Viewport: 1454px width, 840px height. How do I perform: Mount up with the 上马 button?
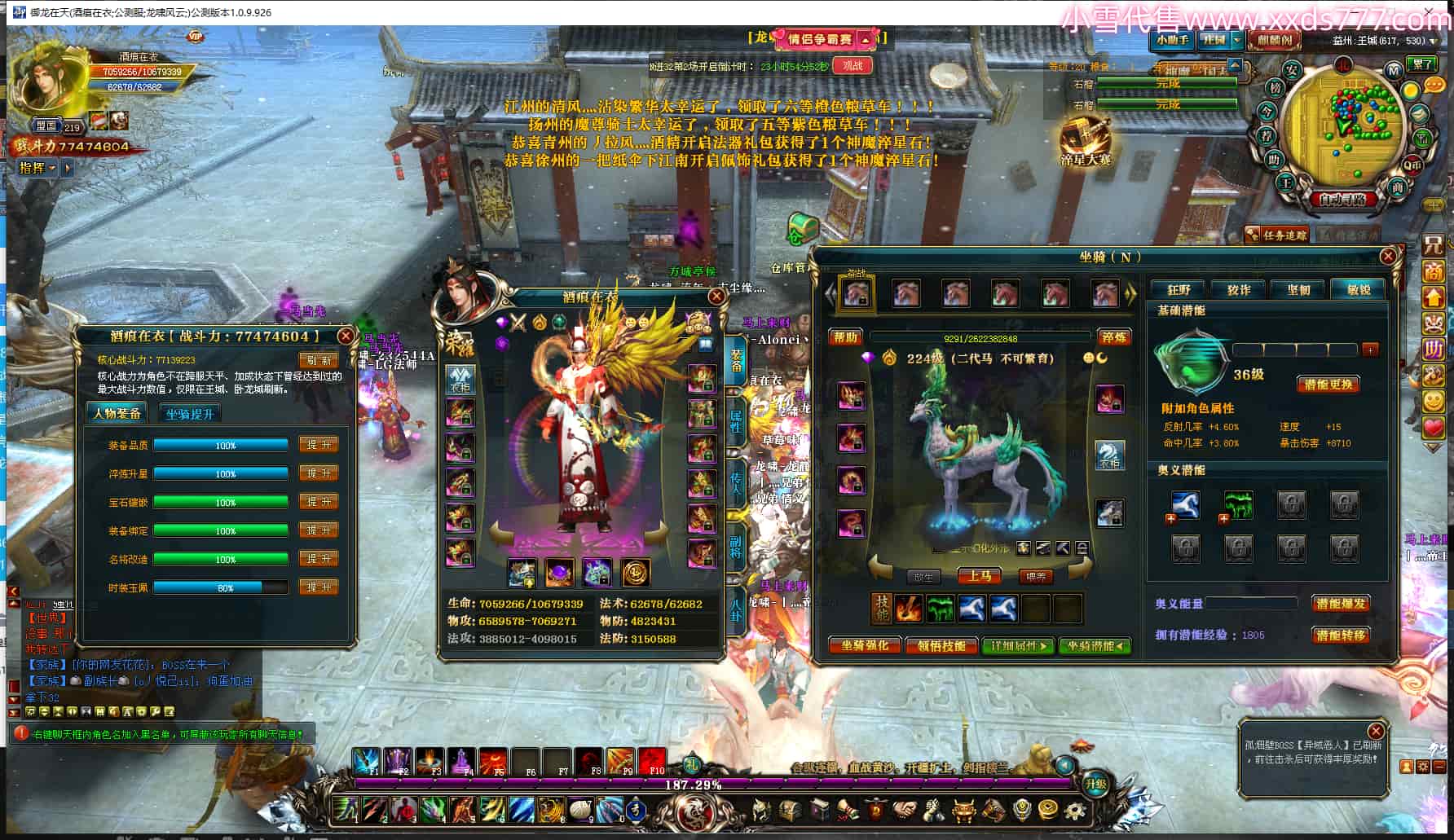(x=980, y=576)
